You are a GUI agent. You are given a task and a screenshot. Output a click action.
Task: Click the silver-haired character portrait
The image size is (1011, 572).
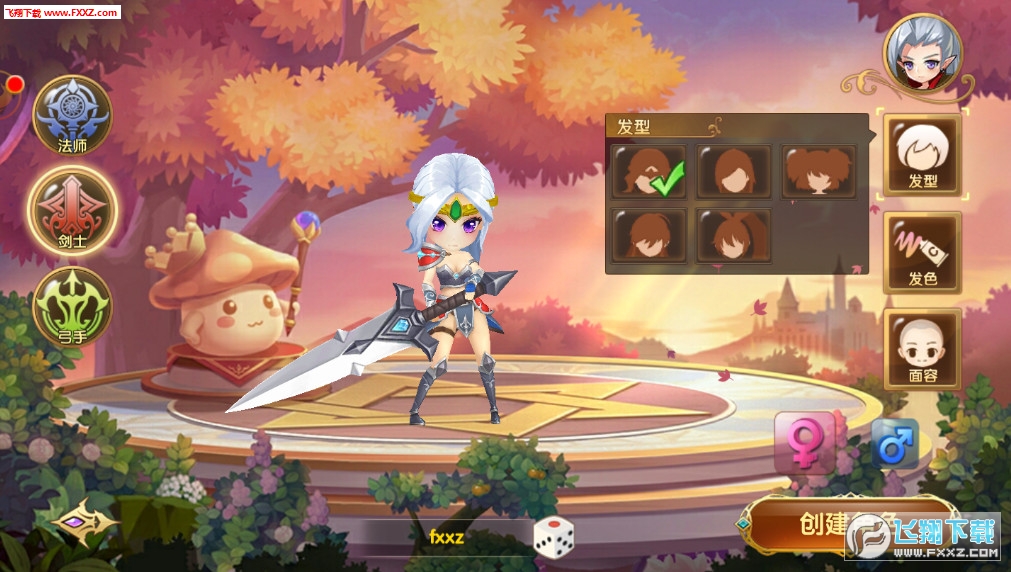(922, 53)
